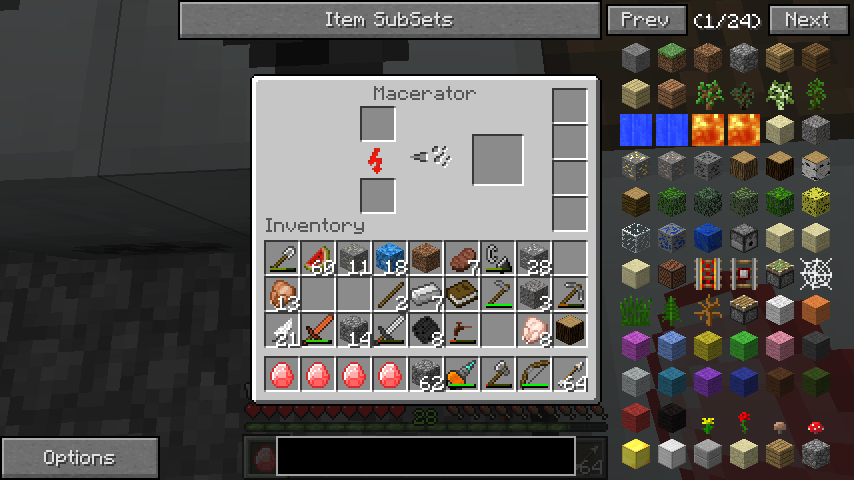
Task: Pick up the arrow stack of 64
Action: 570,375
